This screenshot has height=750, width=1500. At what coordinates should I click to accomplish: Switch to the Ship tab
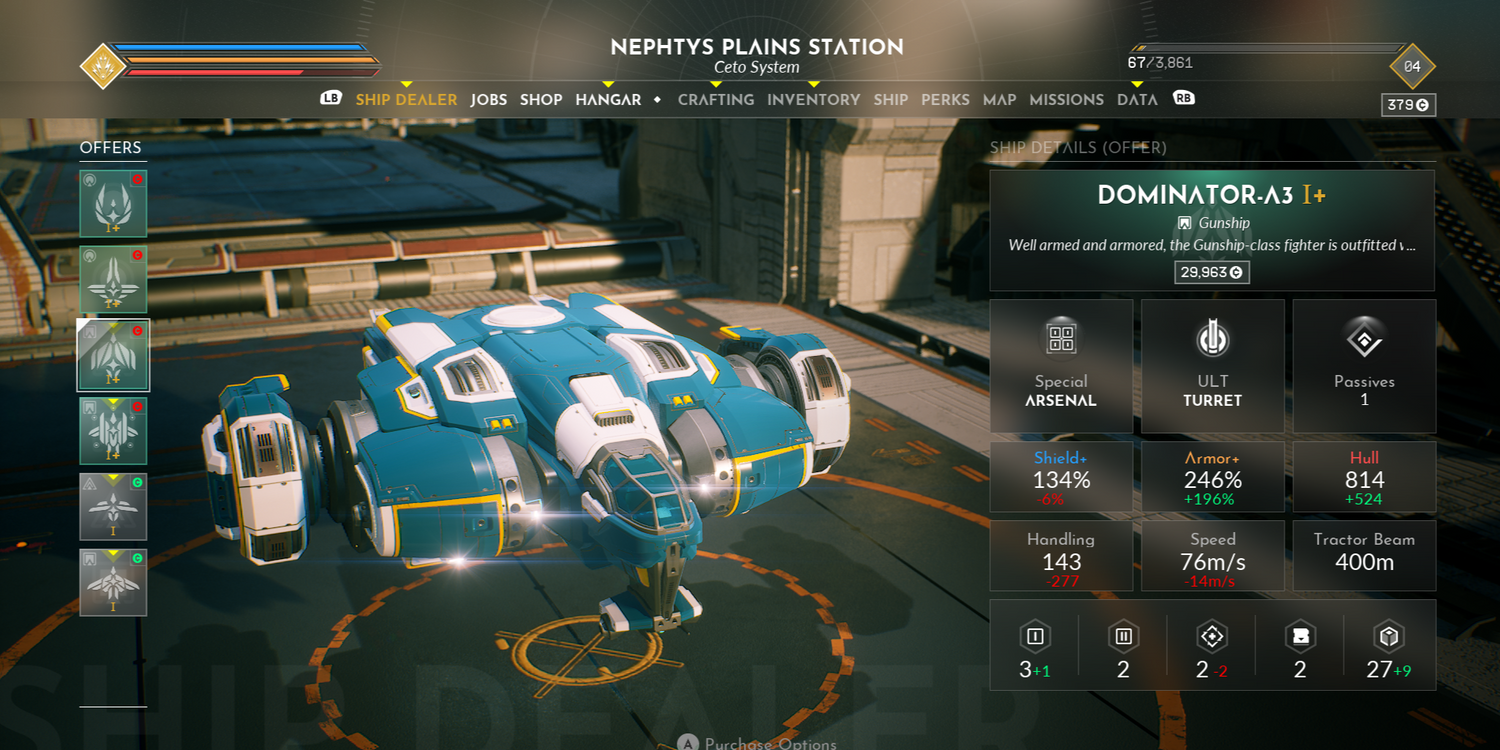point(890,100)
